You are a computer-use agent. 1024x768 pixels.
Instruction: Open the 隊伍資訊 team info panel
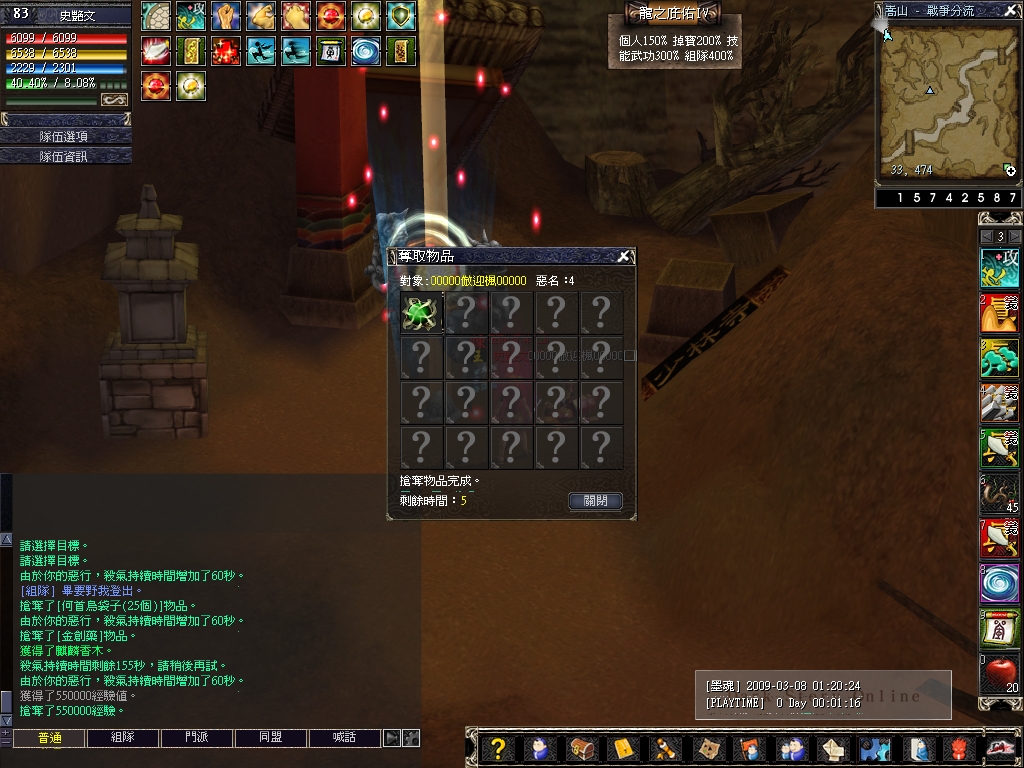click(65, 156)
